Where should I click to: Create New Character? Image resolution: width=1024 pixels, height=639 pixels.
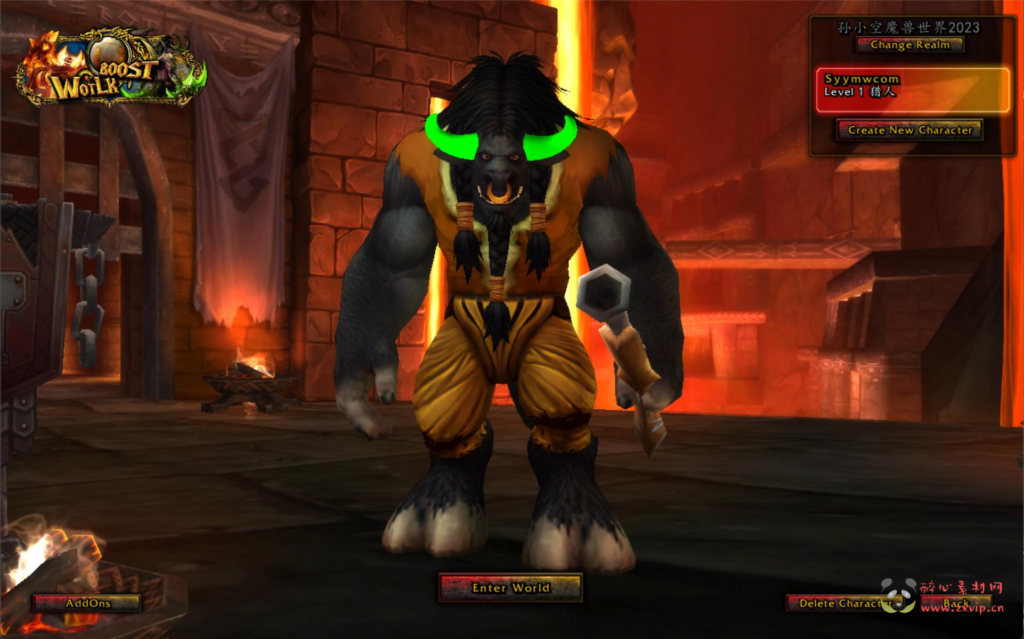tap(909, 130)
